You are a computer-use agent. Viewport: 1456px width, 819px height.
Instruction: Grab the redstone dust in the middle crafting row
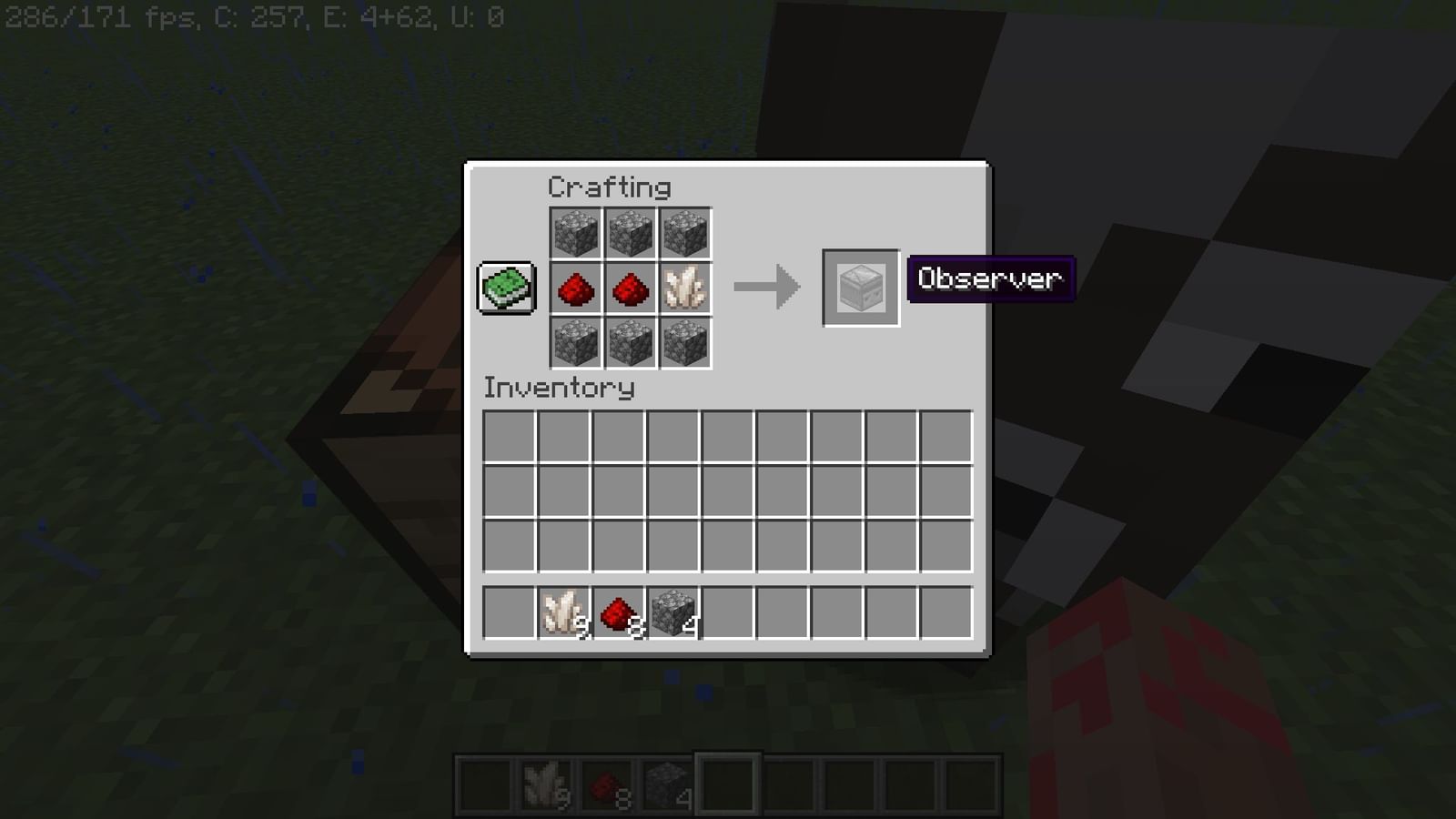click(x=576, y=289)
